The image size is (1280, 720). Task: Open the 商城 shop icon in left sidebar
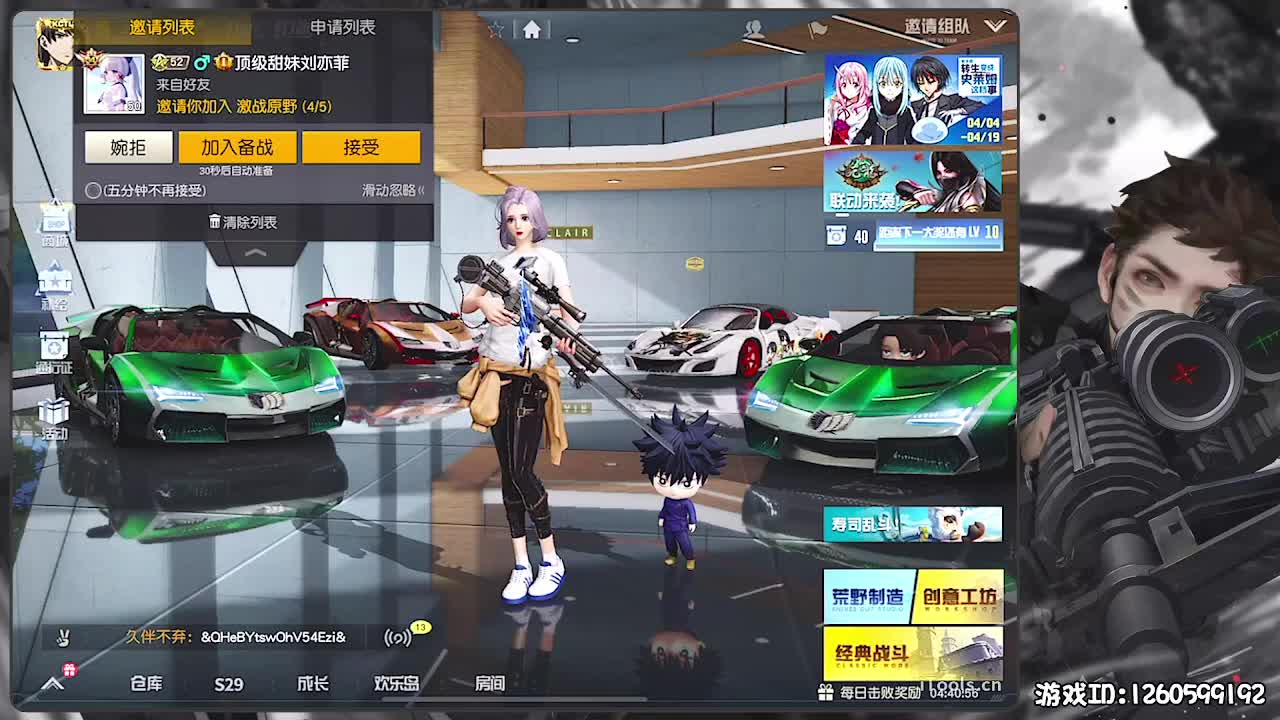pyautogui.click(x=54, y=222)
